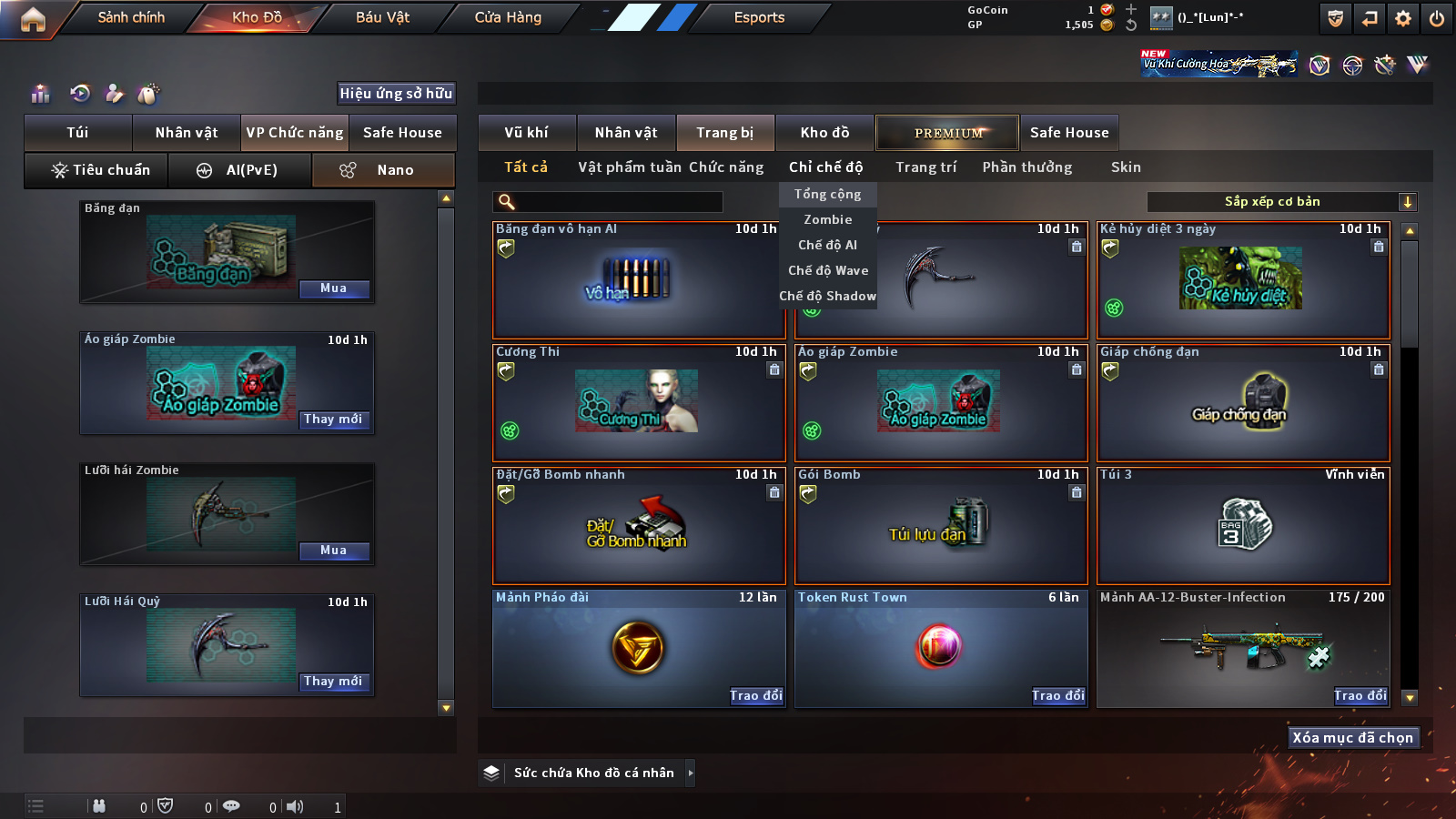This screenshot has width=1456, height=819.
Task: Choose the Zombie mode filter option
Action: [827, 219]
